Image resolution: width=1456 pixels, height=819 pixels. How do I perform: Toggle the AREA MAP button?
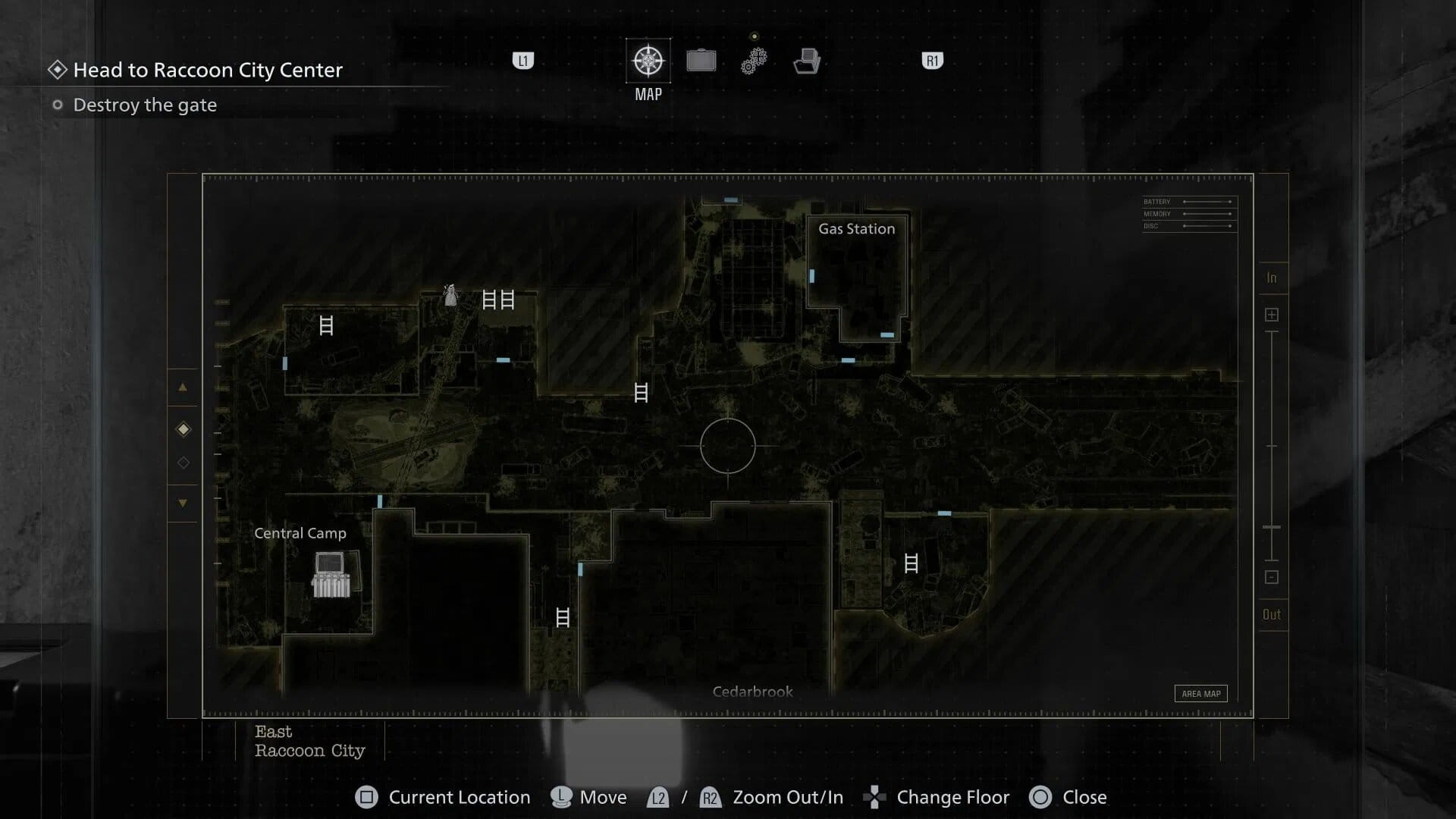coord(1200,693)
